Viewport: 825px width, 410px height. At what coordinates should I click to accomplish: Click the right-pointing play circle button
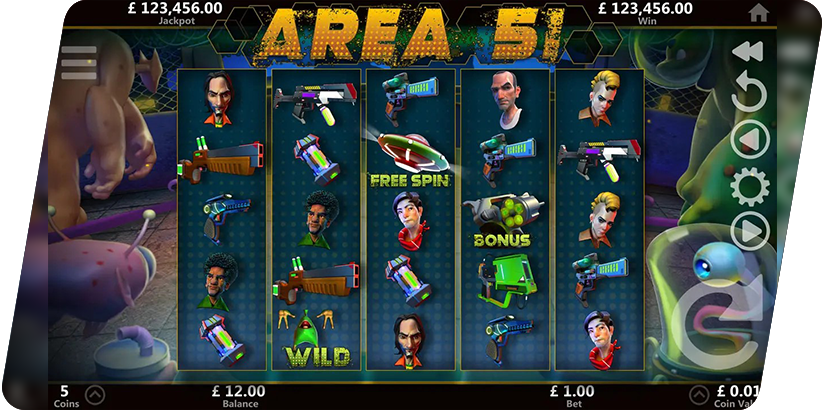[750, 231]
